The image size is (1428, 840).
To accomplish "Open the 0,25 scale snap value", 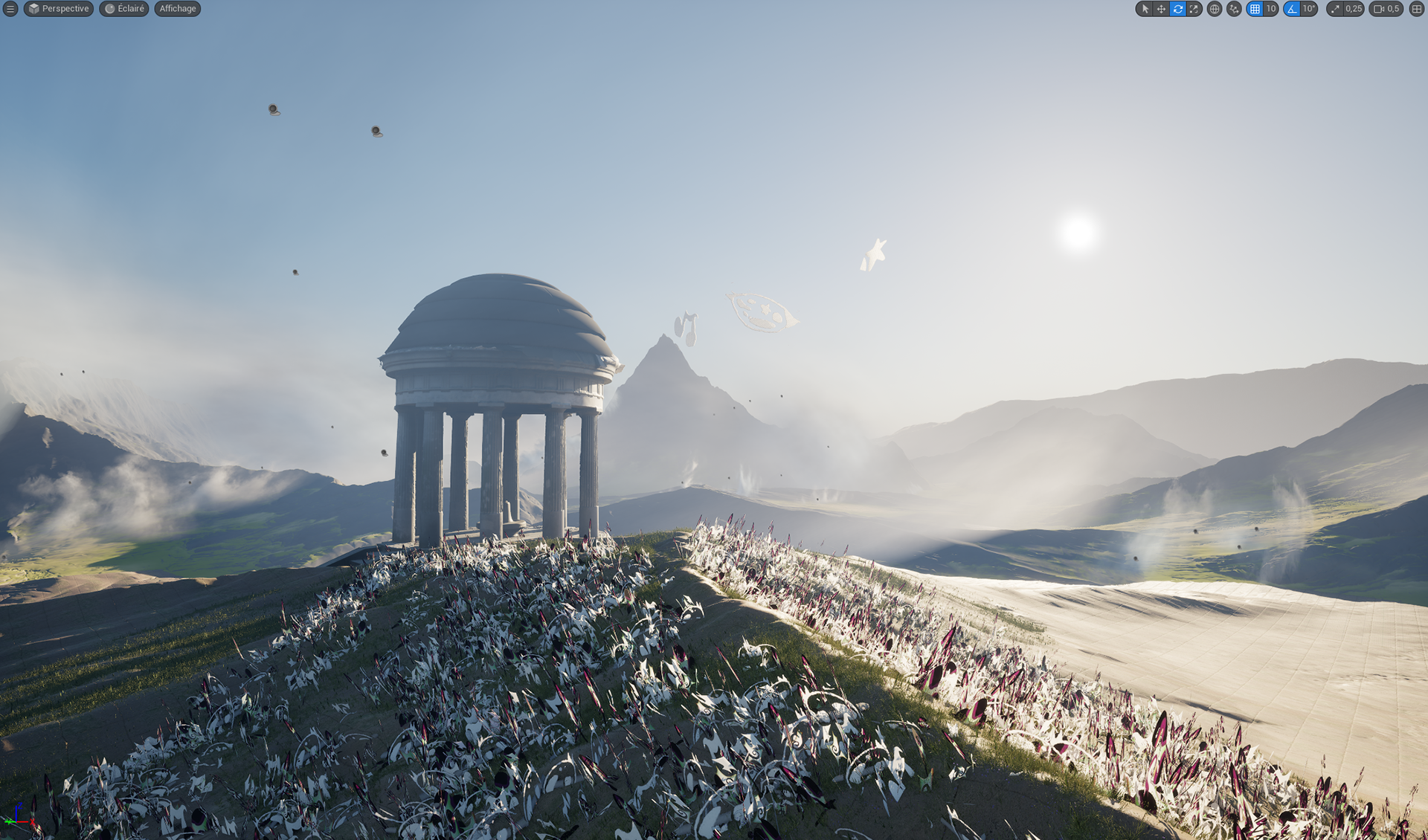I will coord(1354,9).
